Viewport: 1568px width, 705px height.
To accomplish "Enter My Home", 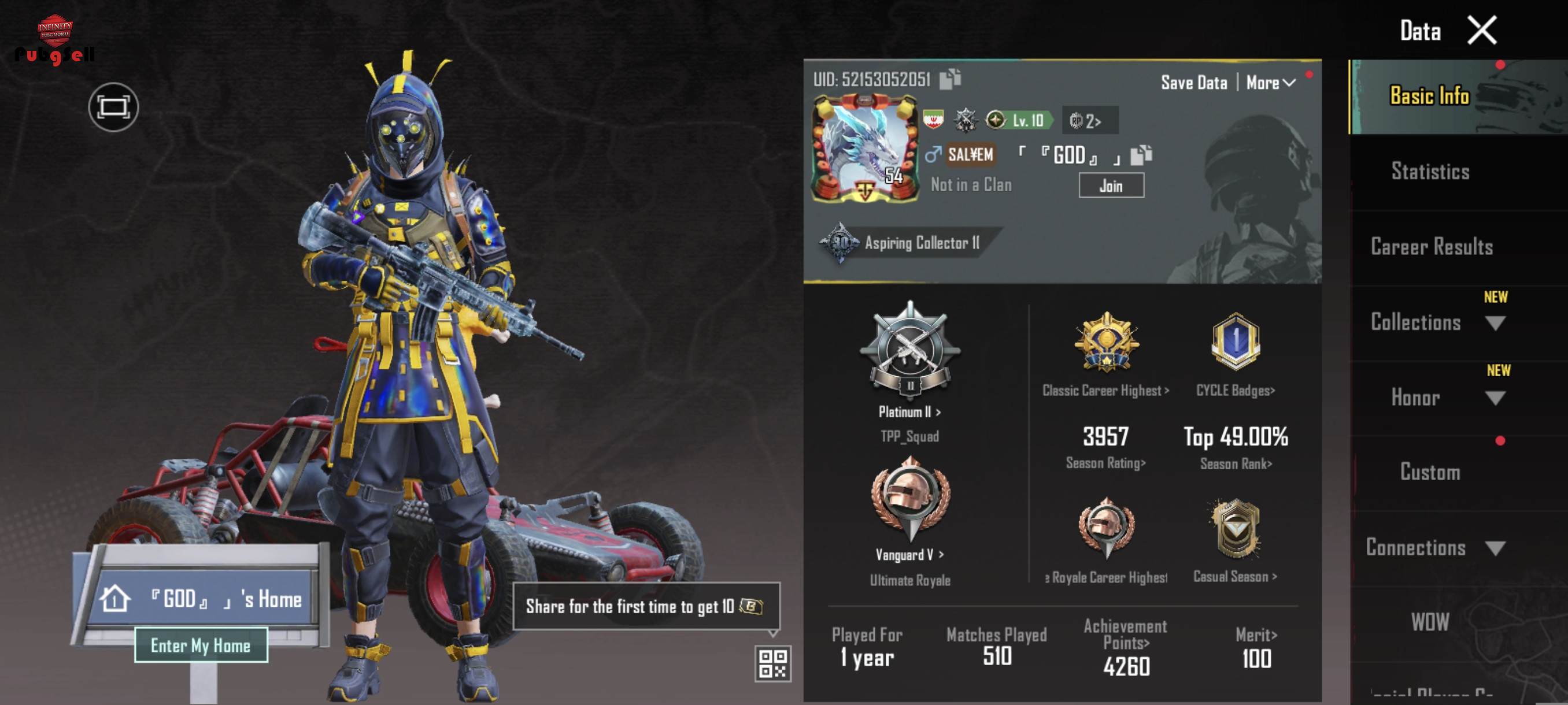I will (200, 645).
